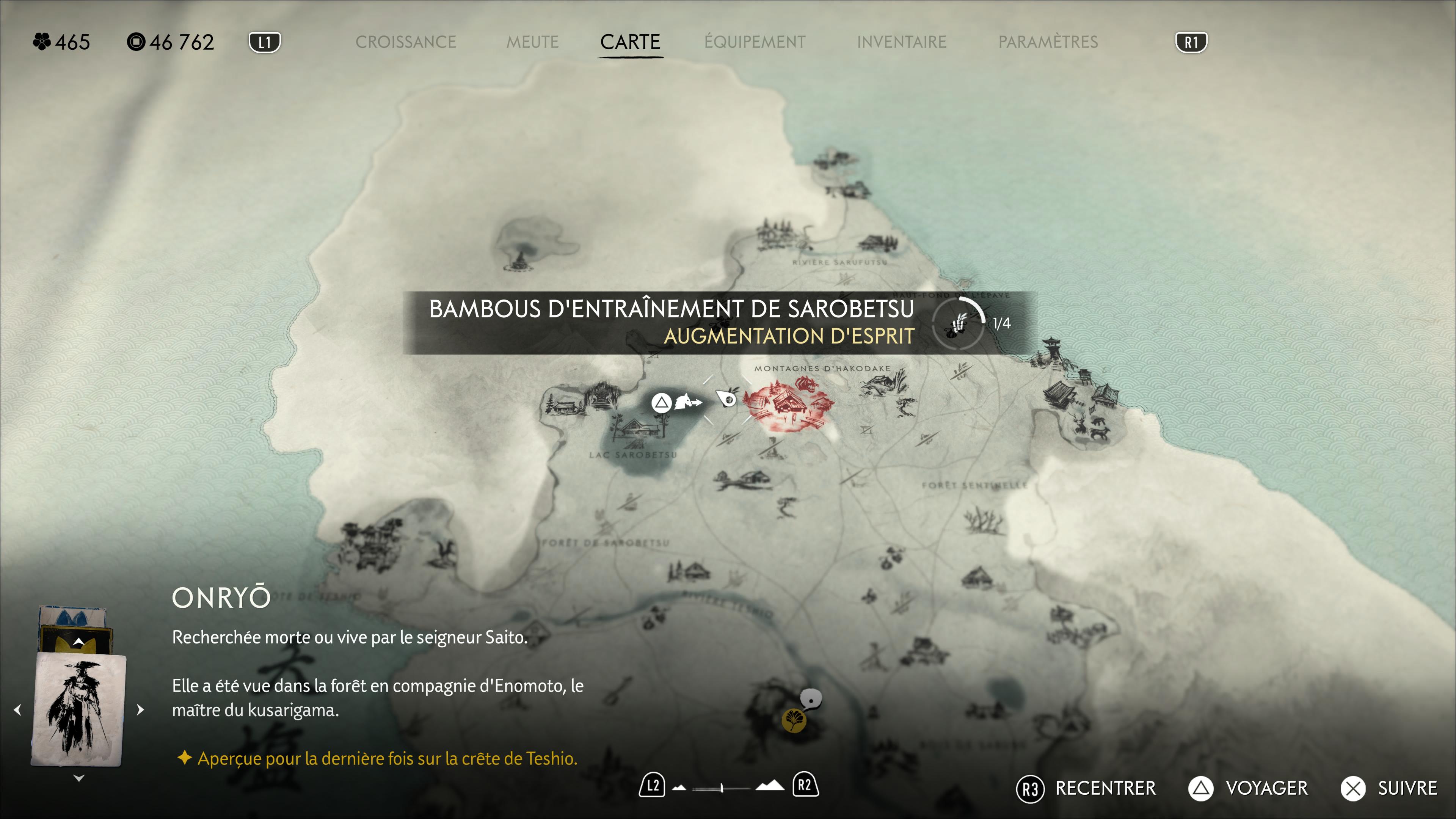Viewport: 1456px width, 819px height.
Task: Open the Meute tab
Action: point(532,42)
